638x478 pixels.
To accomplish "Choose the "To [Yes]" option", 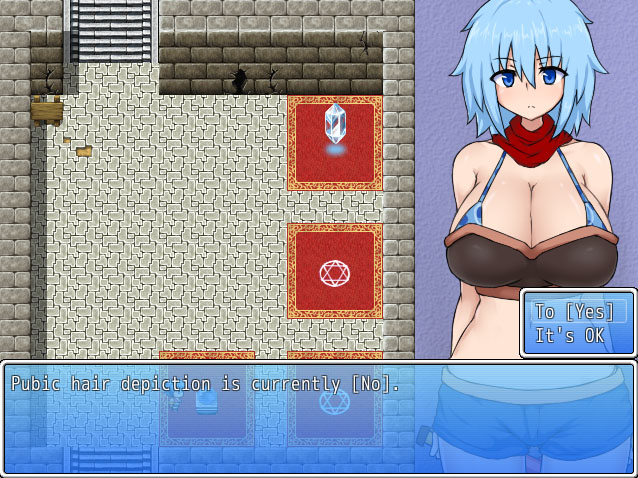I will click(577, 311).
